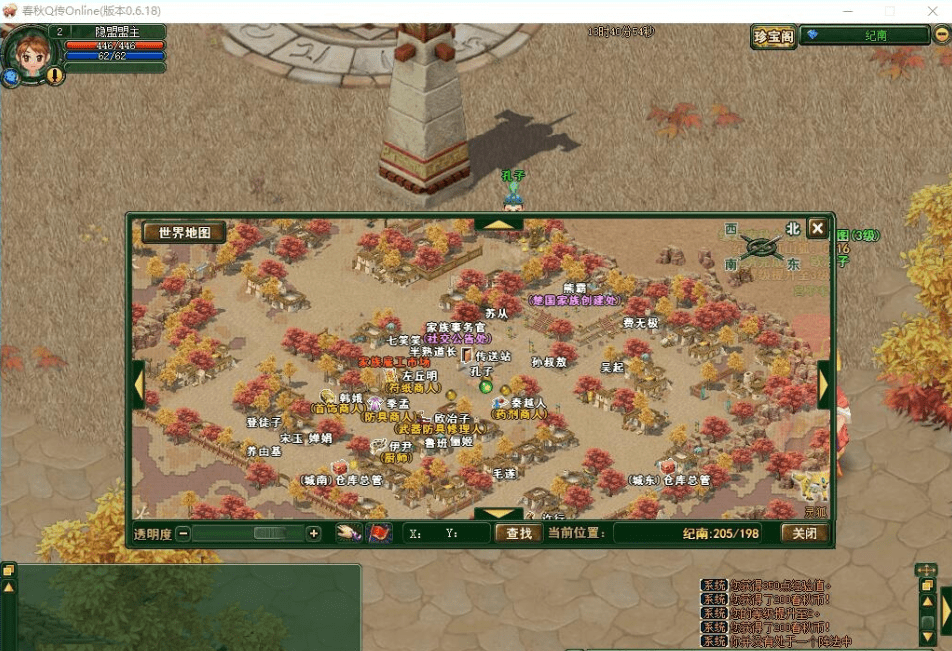The width and height of the screenshot is (952, 651).
Task: Open the 世界地图 world map
Action: tap(184, 232)
